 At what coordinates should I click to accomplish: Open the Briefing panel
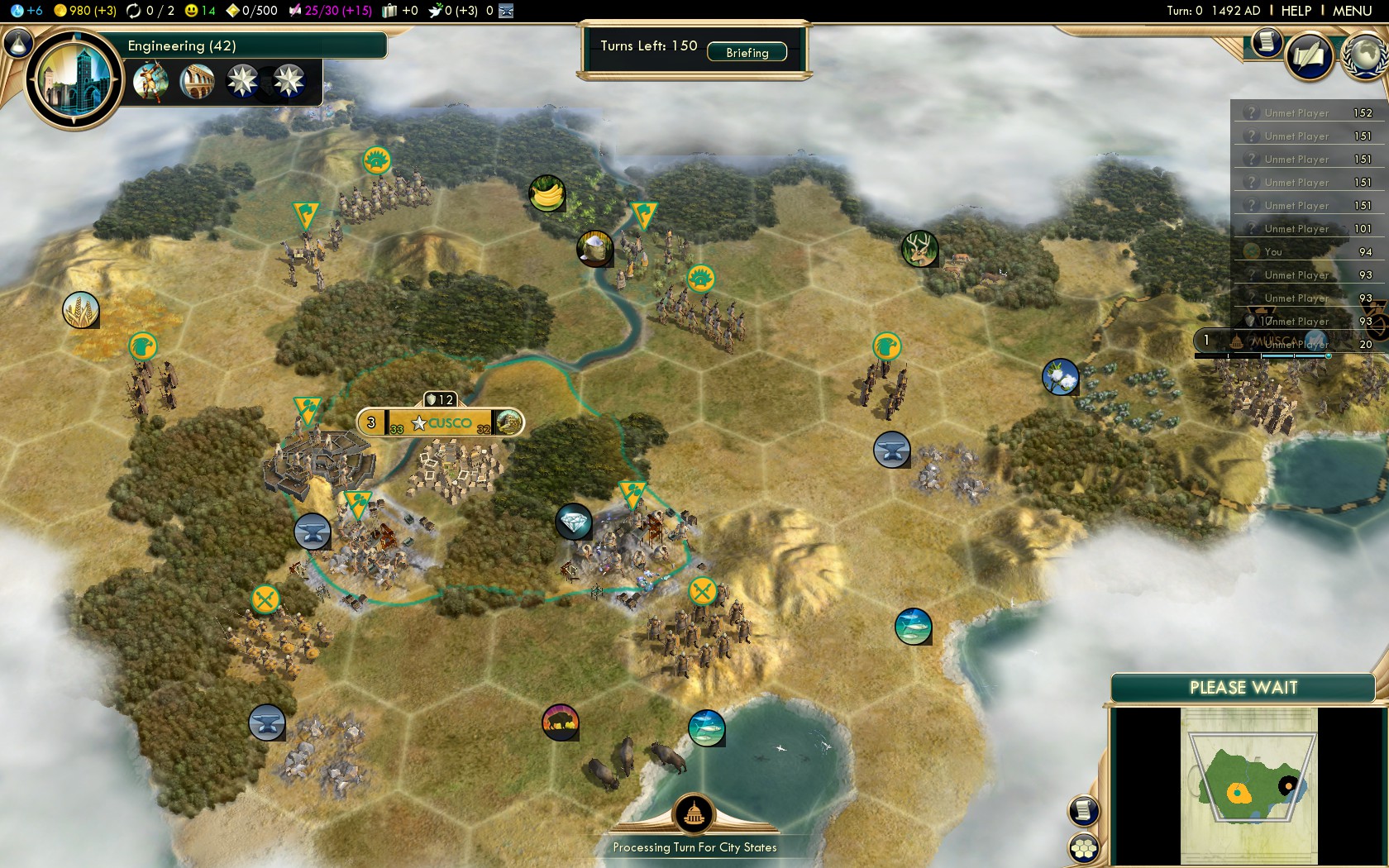747,52
